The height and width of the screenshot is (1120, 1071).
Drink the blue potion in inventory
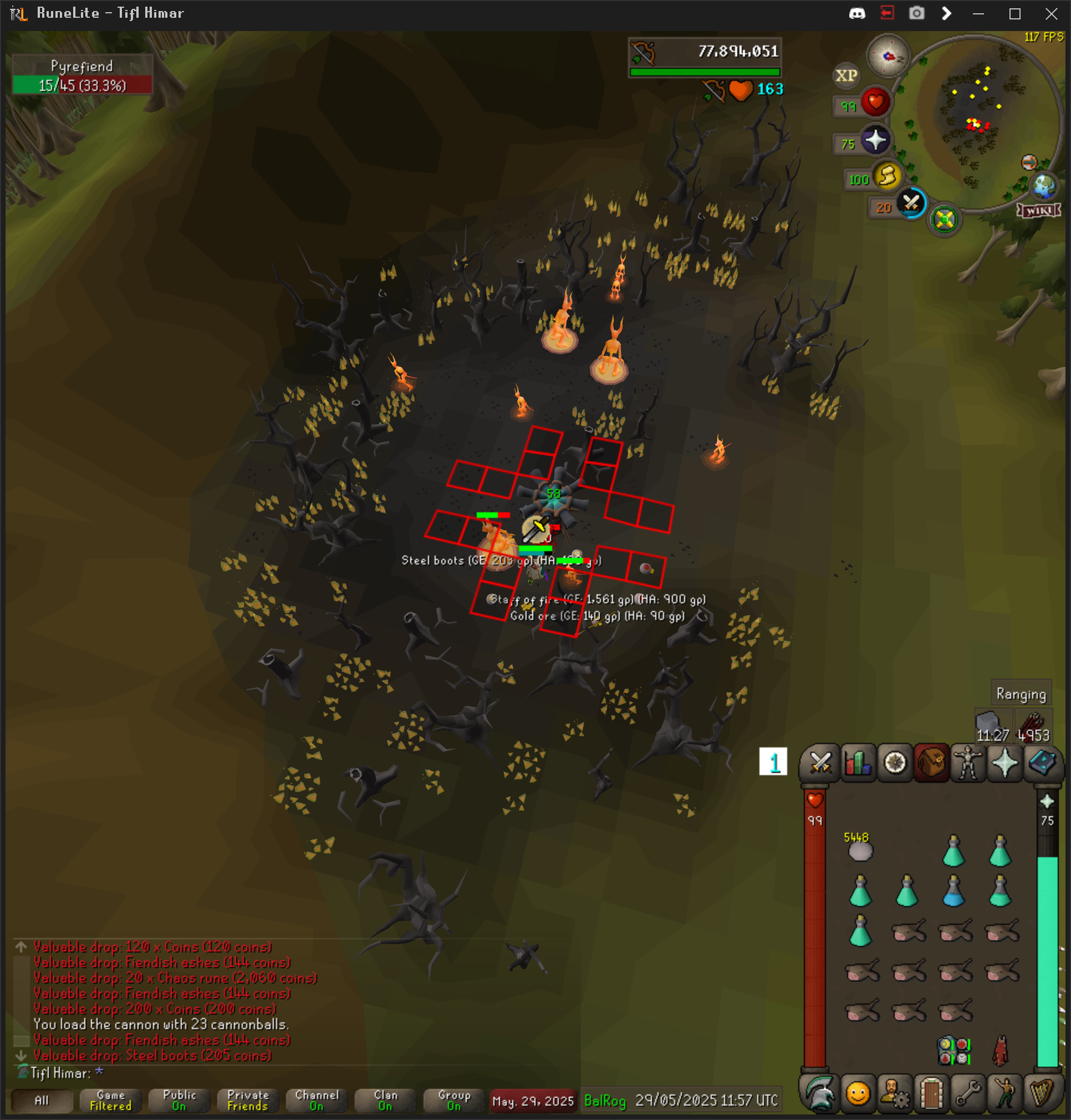tap(953, 891)
